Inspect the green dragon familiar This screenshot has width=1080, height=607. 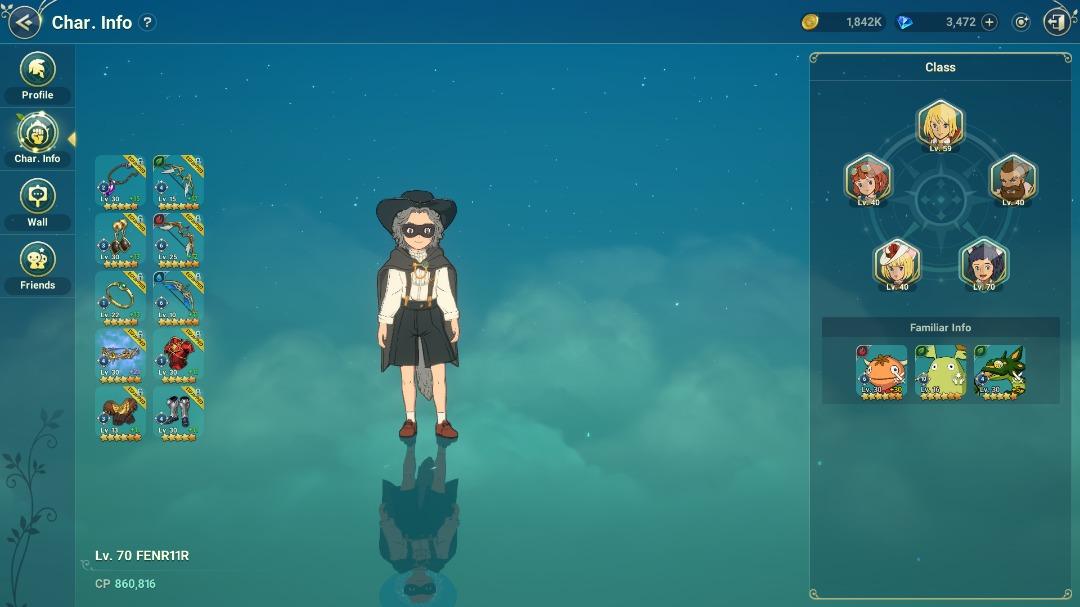[999, 372]
